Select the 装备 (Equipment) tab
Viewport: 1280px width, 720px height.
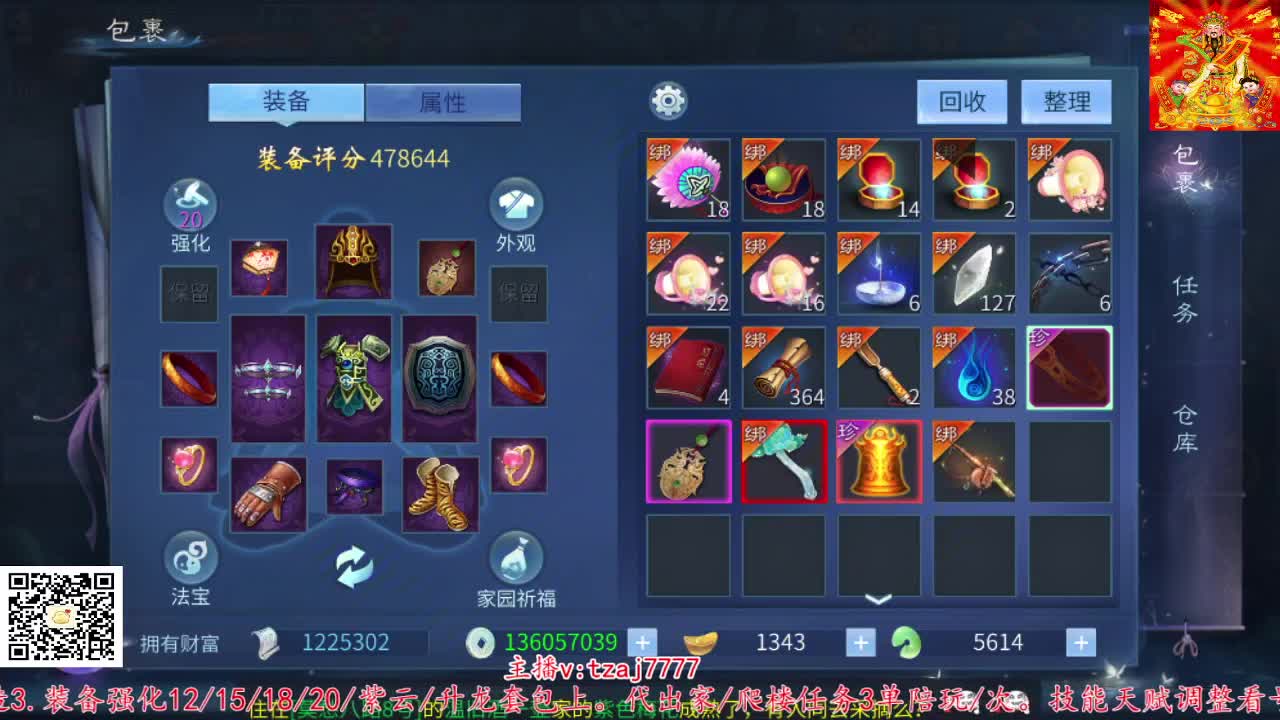pos(287,102)
